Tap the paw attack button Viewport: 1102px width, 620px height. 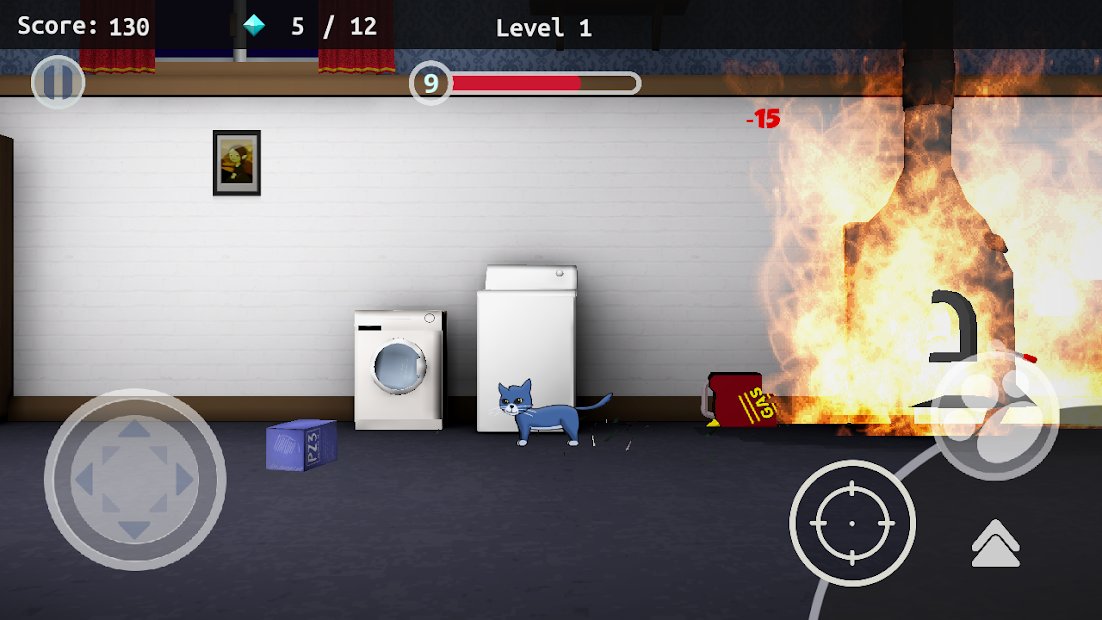pos(995,416)
